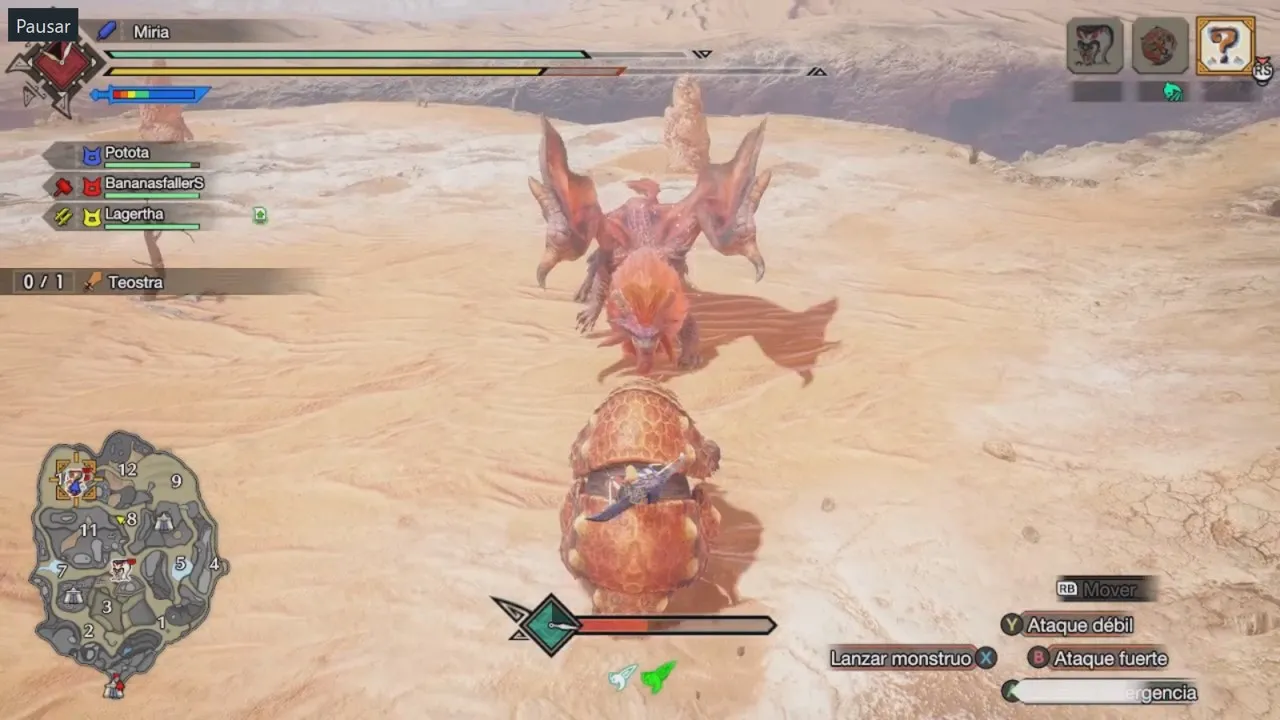Select the Teostra quest objective tracker

pyautogui.click(x=134, y=282)
